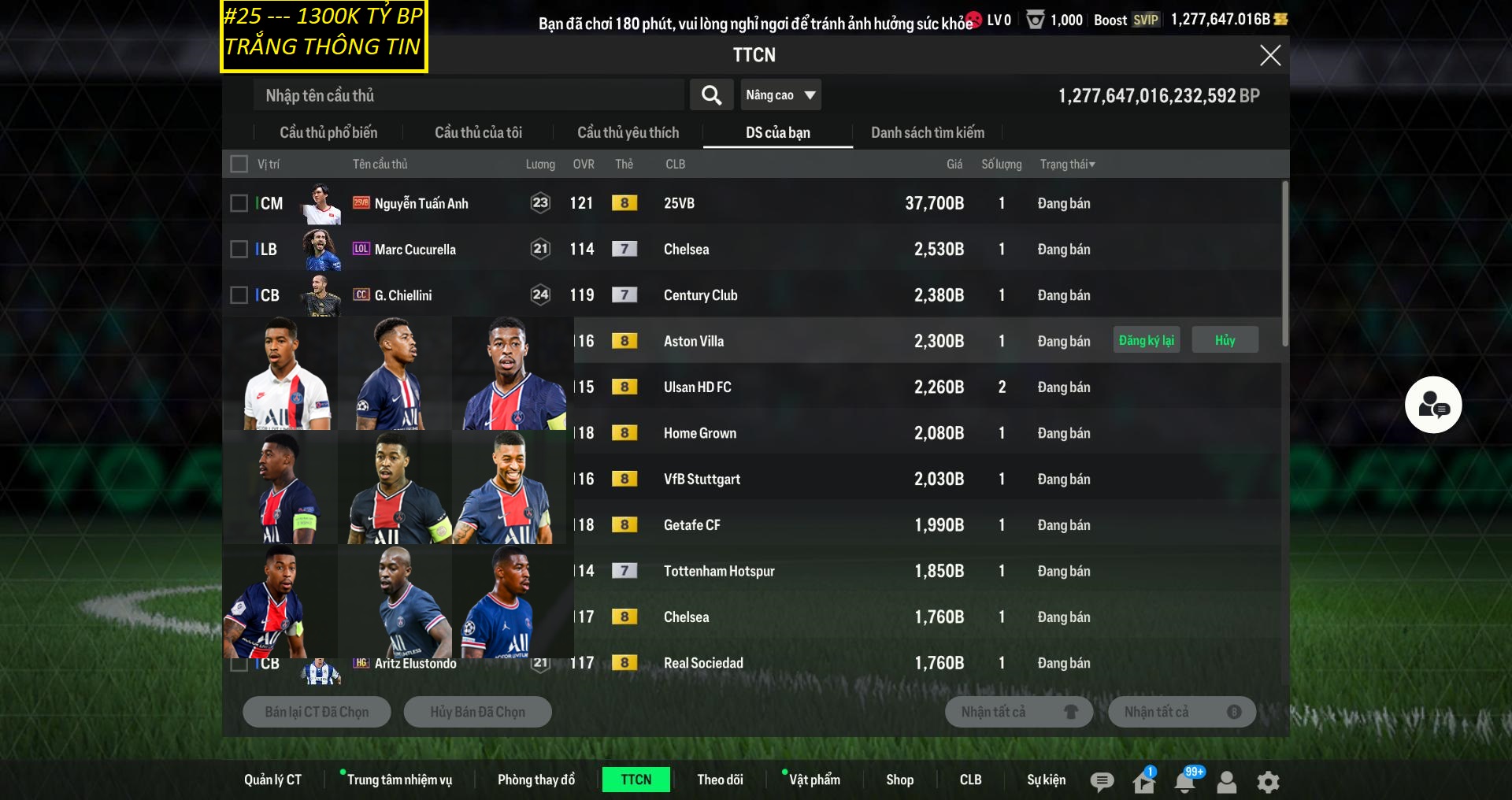Re-register the Aston Villa listing with Đăng ký lại
This screenshot has height=800, width=1512.
(x=1146, y=340)
